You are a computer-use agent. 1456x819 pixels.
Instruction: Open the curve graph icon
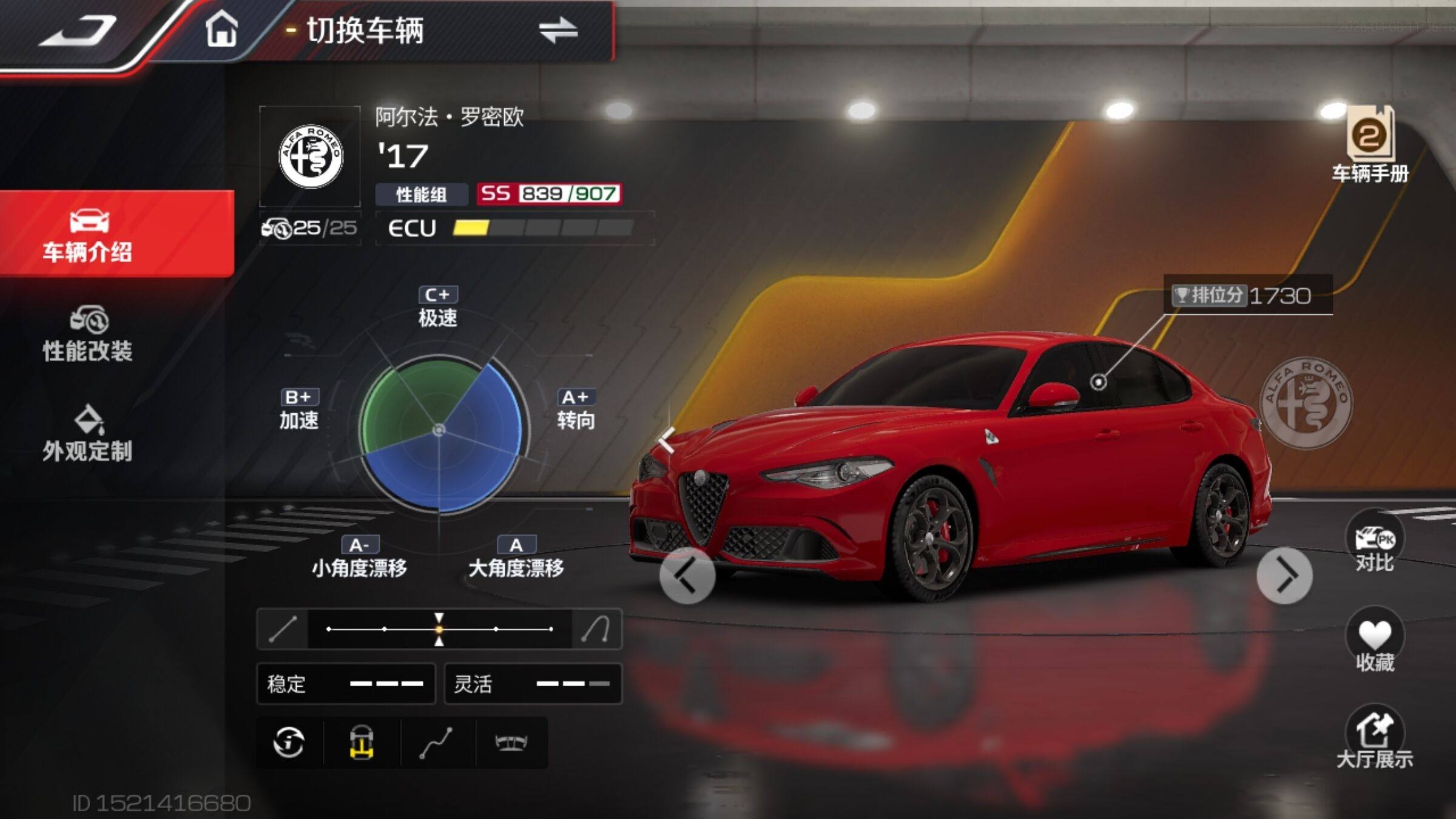point(437,743)
